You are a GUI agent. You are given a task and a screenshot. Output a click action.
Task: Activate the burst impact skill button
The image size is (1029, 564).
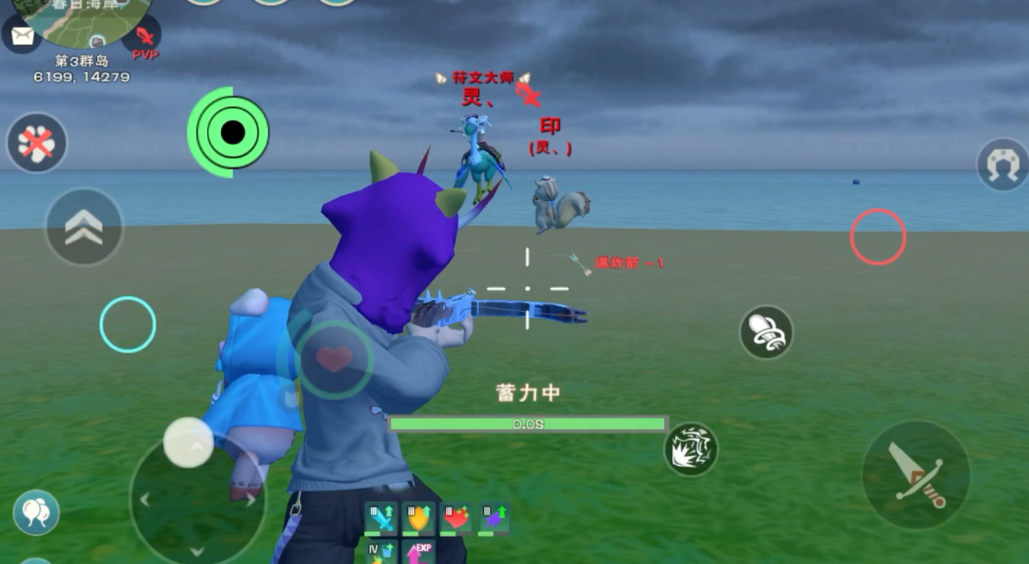691,449
